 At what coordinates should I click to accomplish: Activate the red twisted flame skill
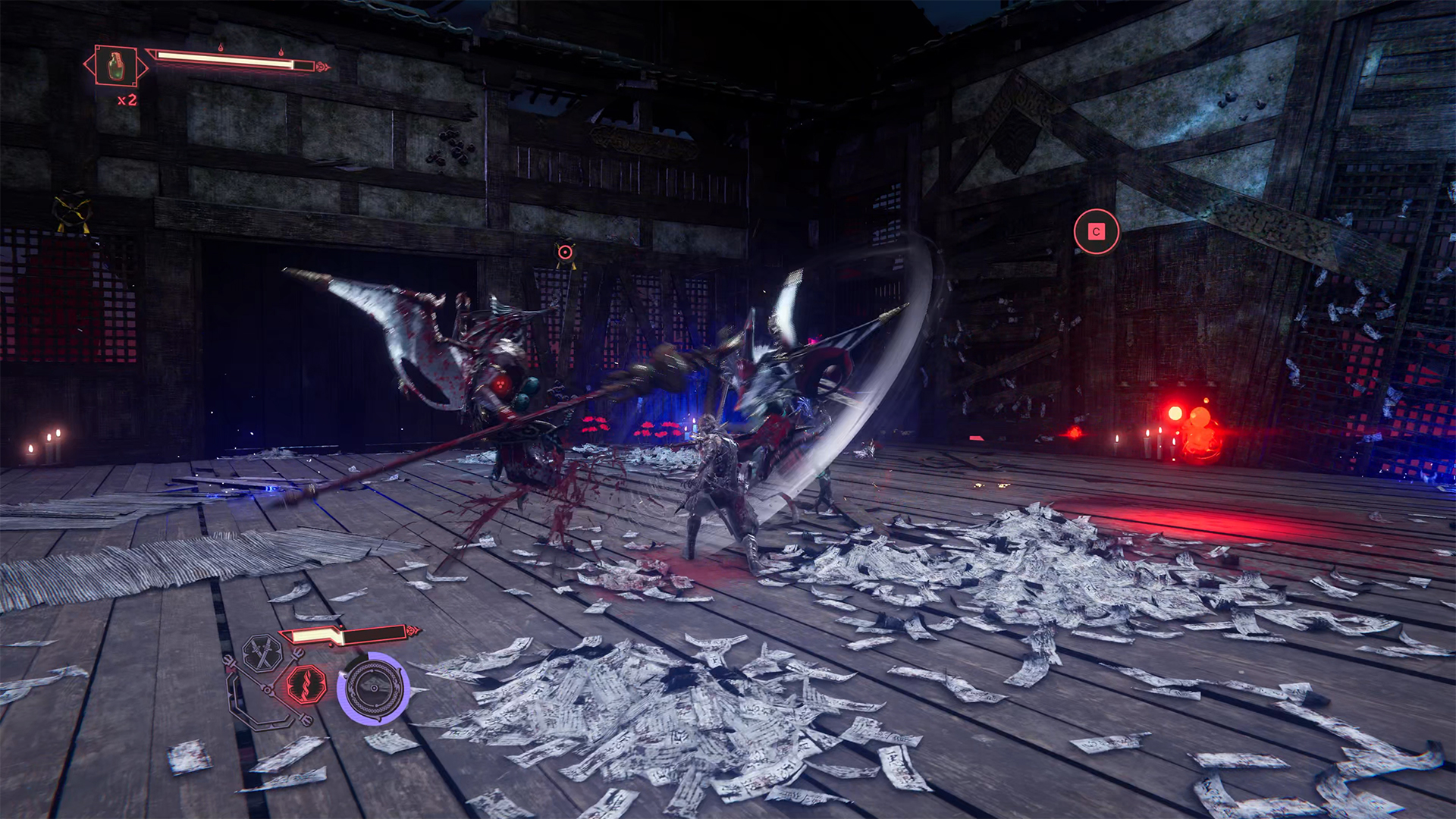click(306, 685)
